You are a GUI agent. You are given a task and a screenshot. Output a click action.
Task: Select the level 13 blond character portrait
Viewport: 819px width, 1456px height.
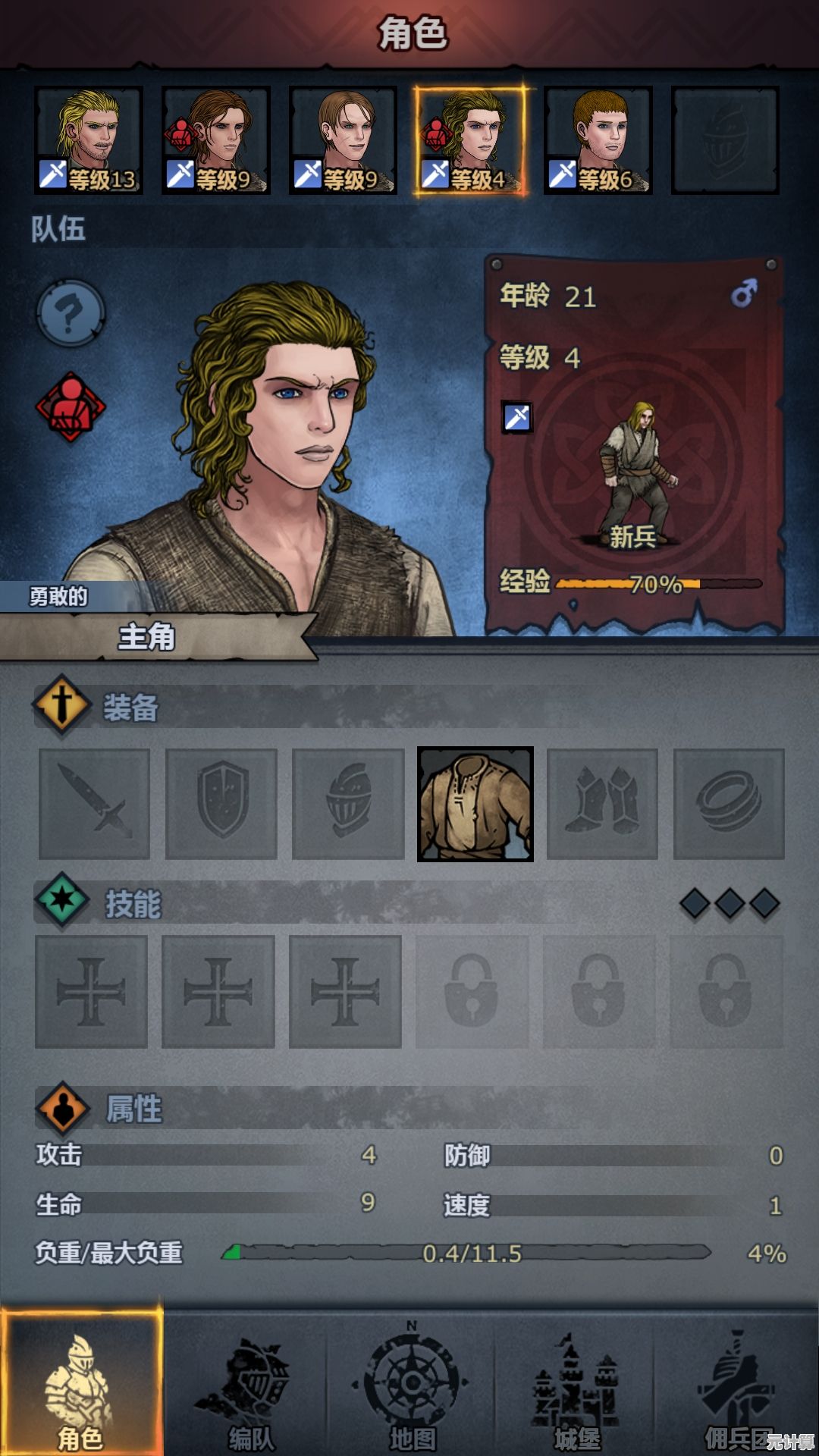coord(88,140)
